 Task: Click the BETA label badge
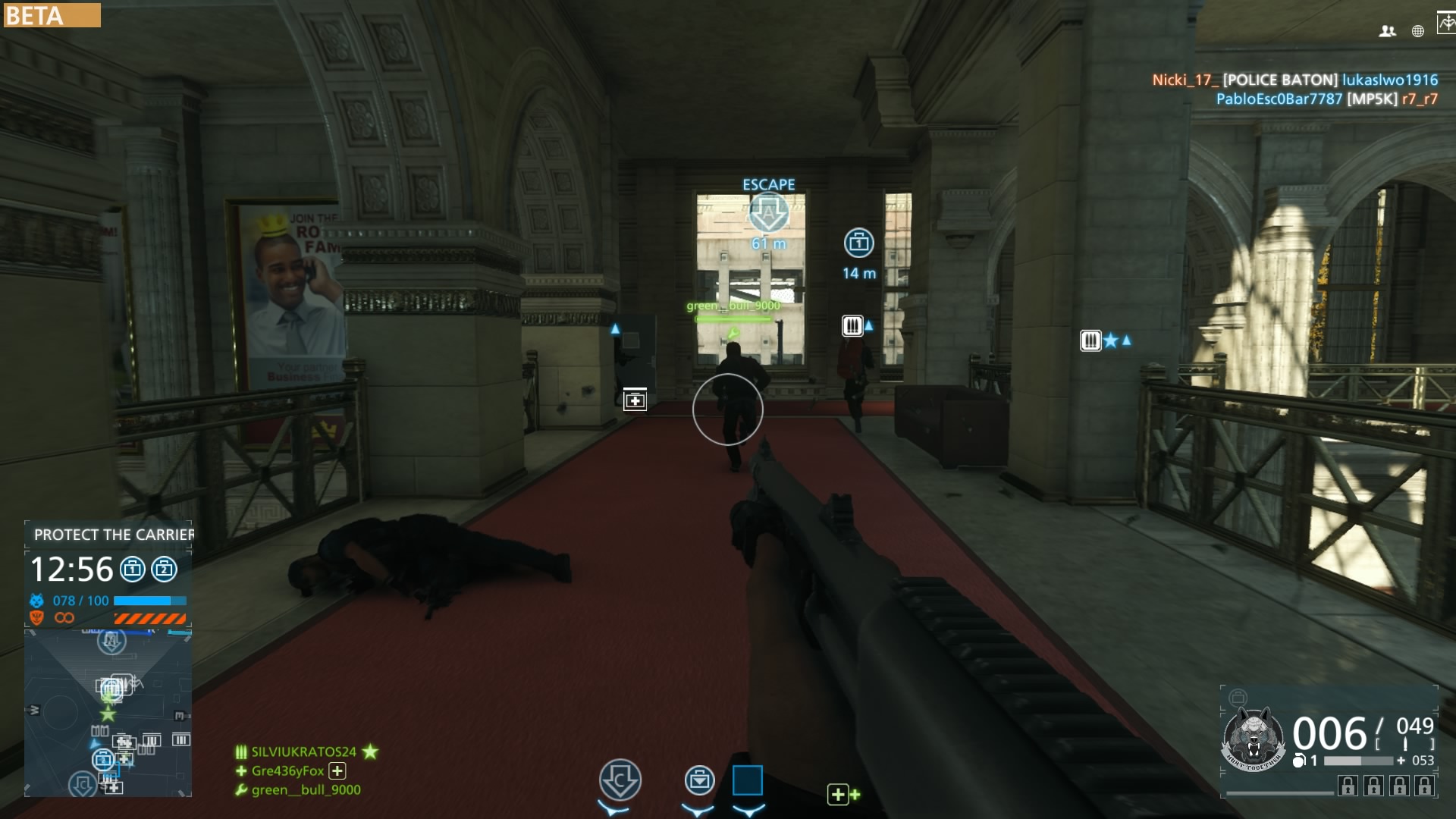click(x=52, y=15)
